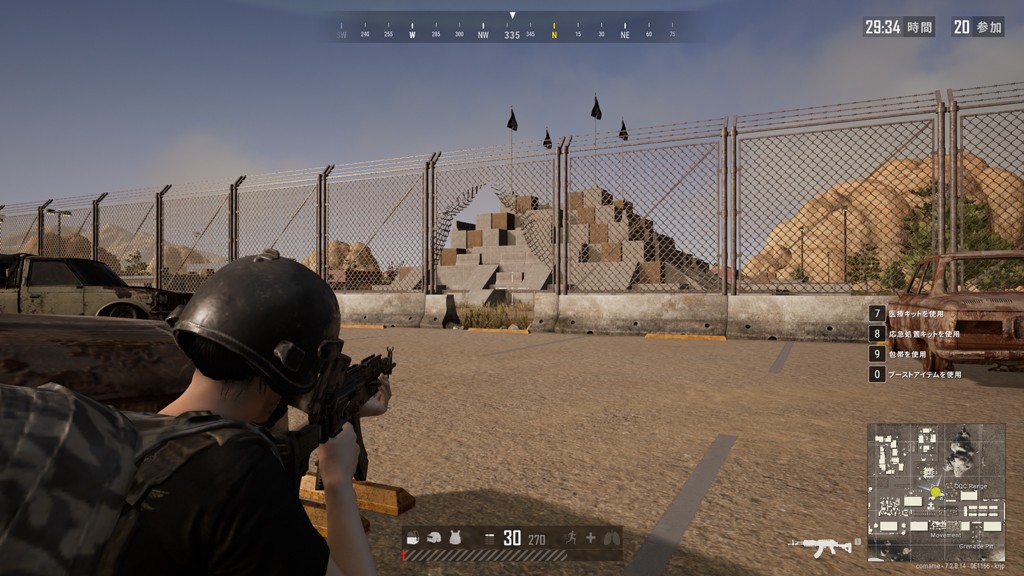Click the lungs breath icon

(611, 538)
